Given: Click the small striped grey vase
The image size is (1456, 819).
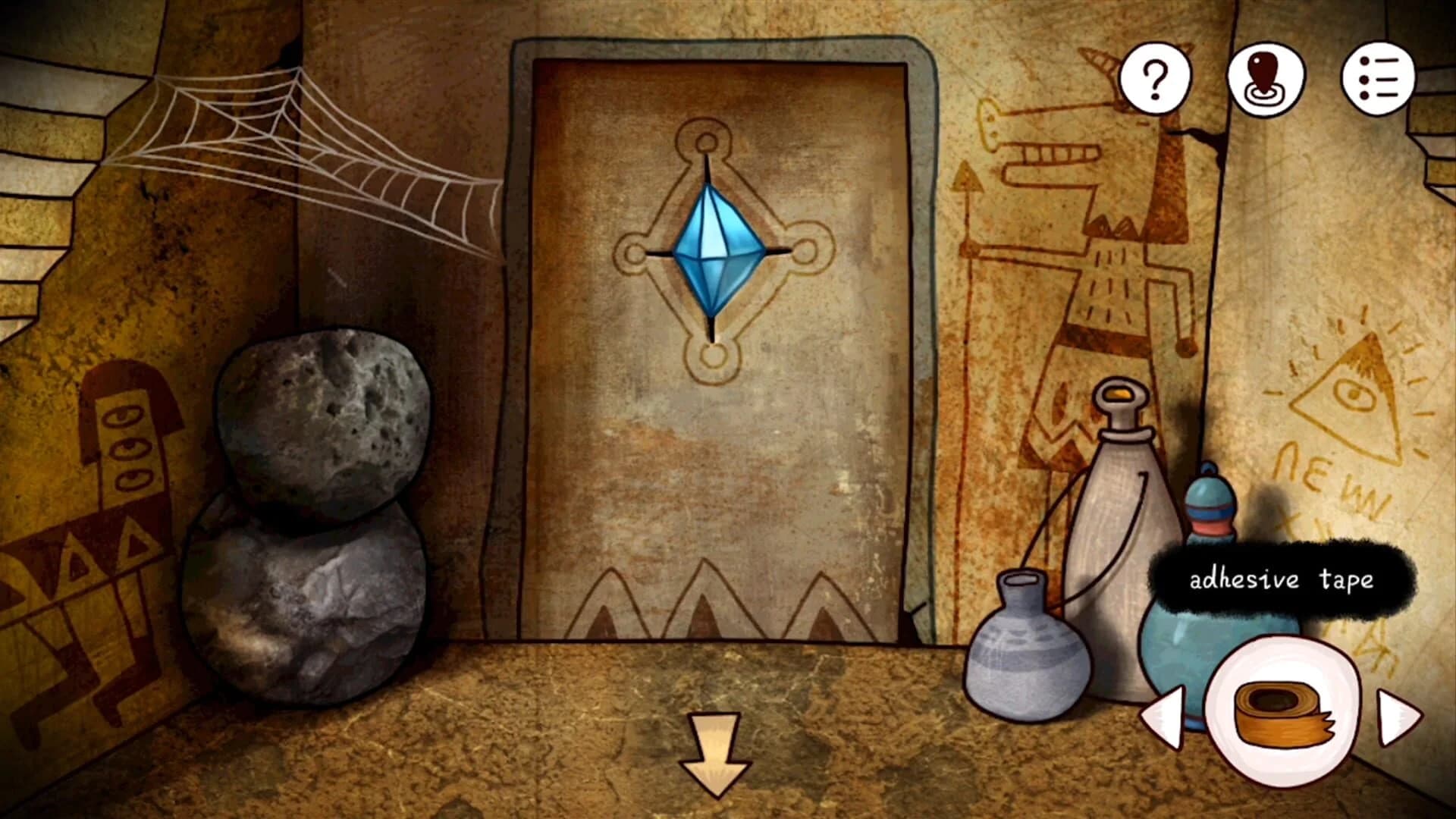Looking at the screenshot, I should tap(1020, 660).
